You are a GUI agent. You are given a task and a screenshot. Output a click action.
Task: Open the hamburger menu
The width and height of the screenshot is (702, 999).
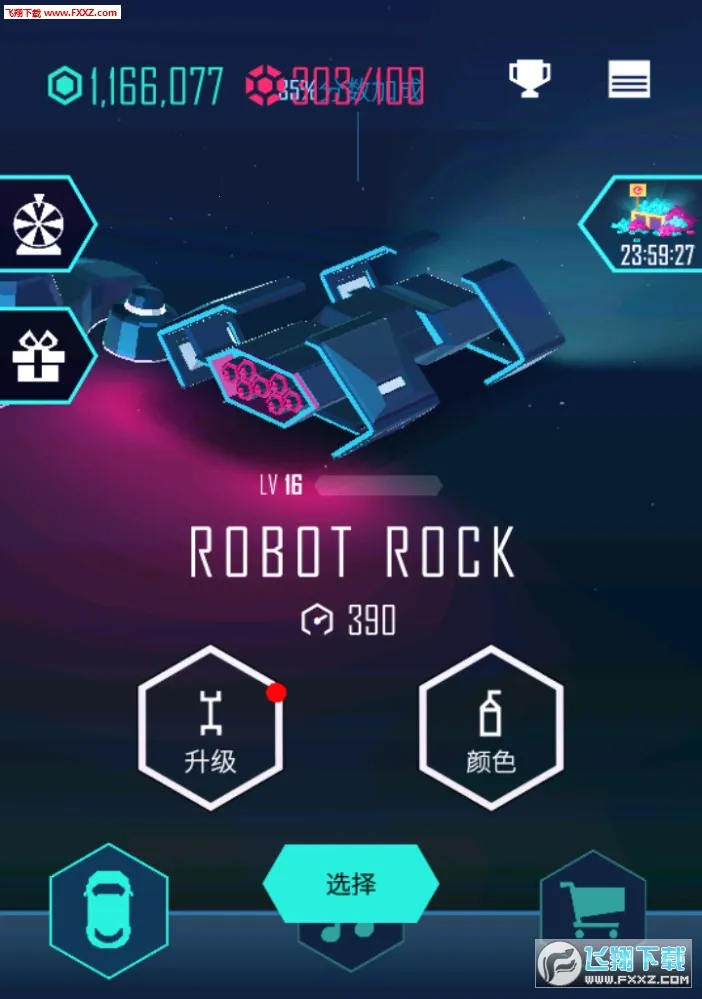629,79
